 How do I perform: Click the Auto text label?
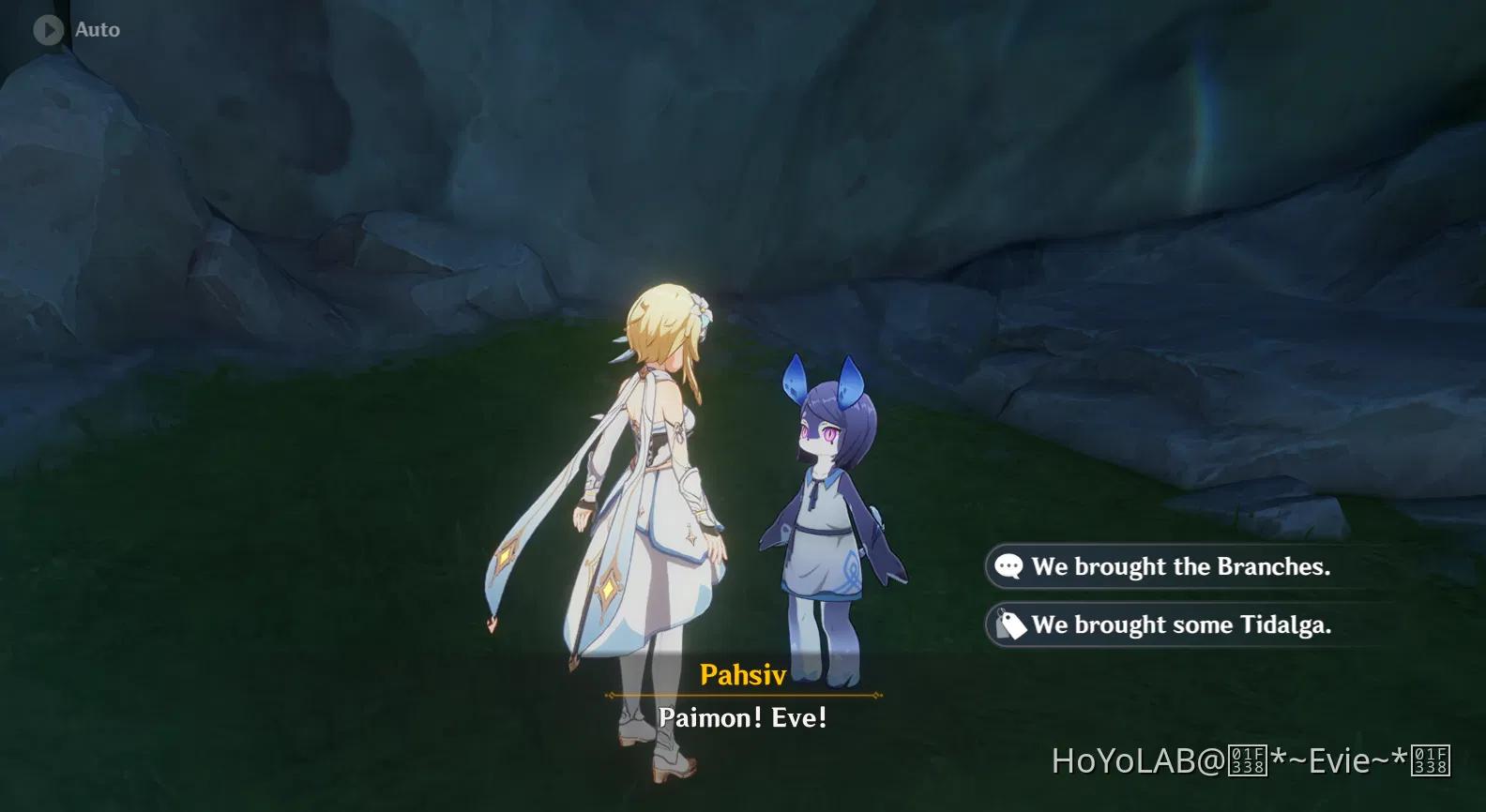click(x=97, y=29)
